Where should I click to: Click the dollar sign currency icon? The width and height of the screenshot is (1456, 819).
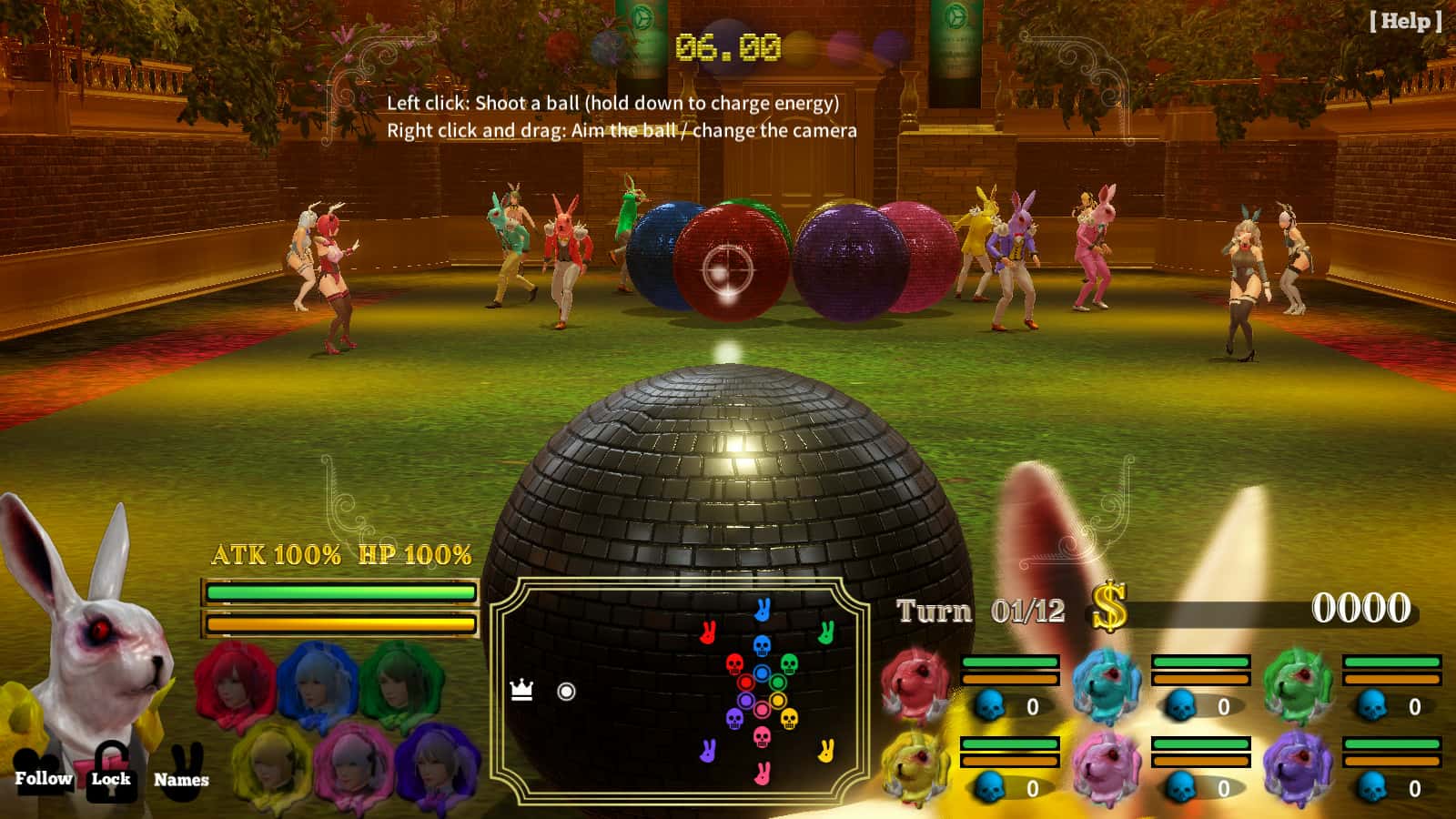pyautogui.click(x=1108, y=607)
